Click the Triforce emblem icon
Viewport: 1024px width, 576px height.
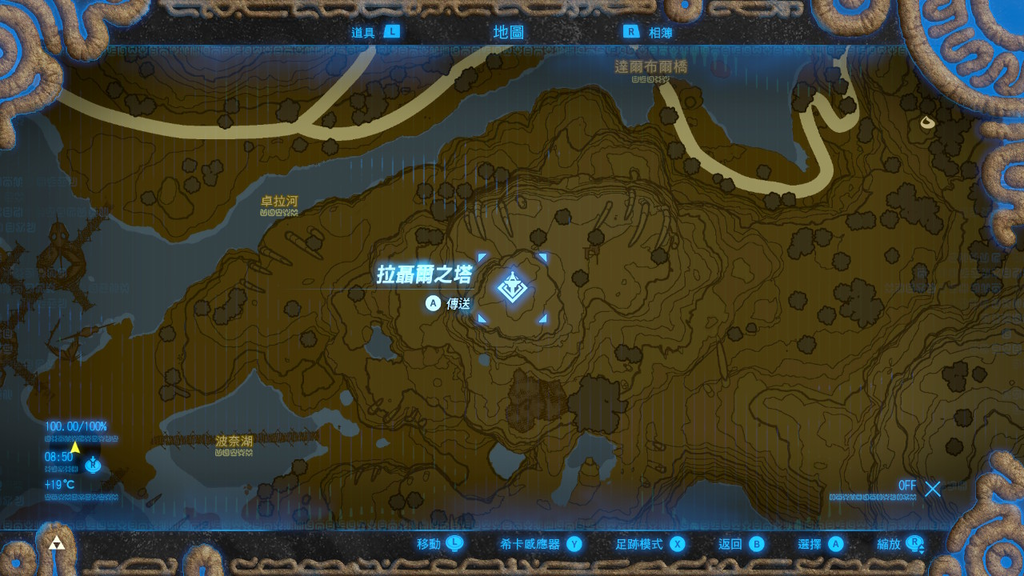(57, 544)
